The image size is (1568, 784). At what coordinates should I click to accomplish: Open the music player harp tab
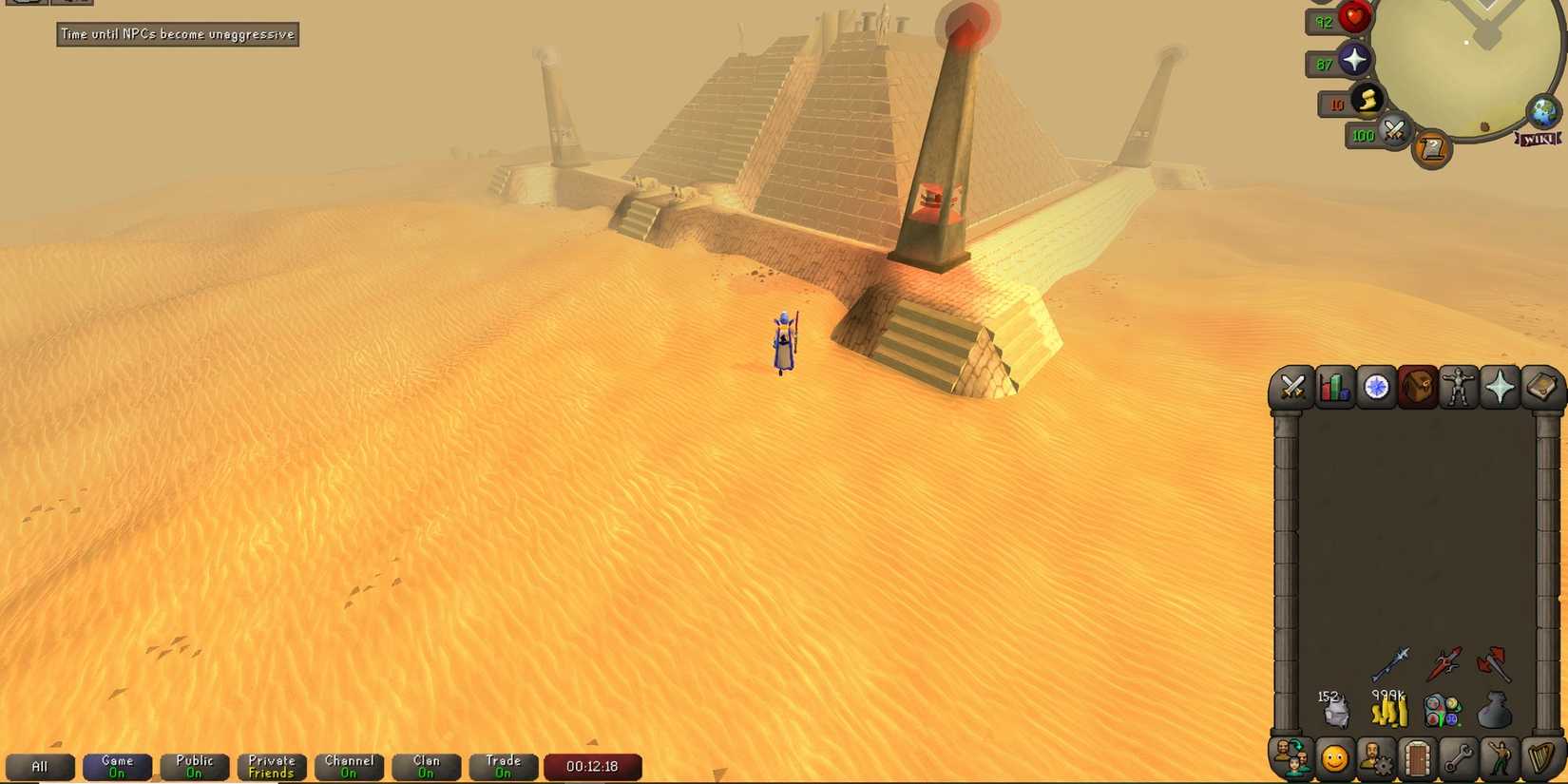(x=1541, y=760)
